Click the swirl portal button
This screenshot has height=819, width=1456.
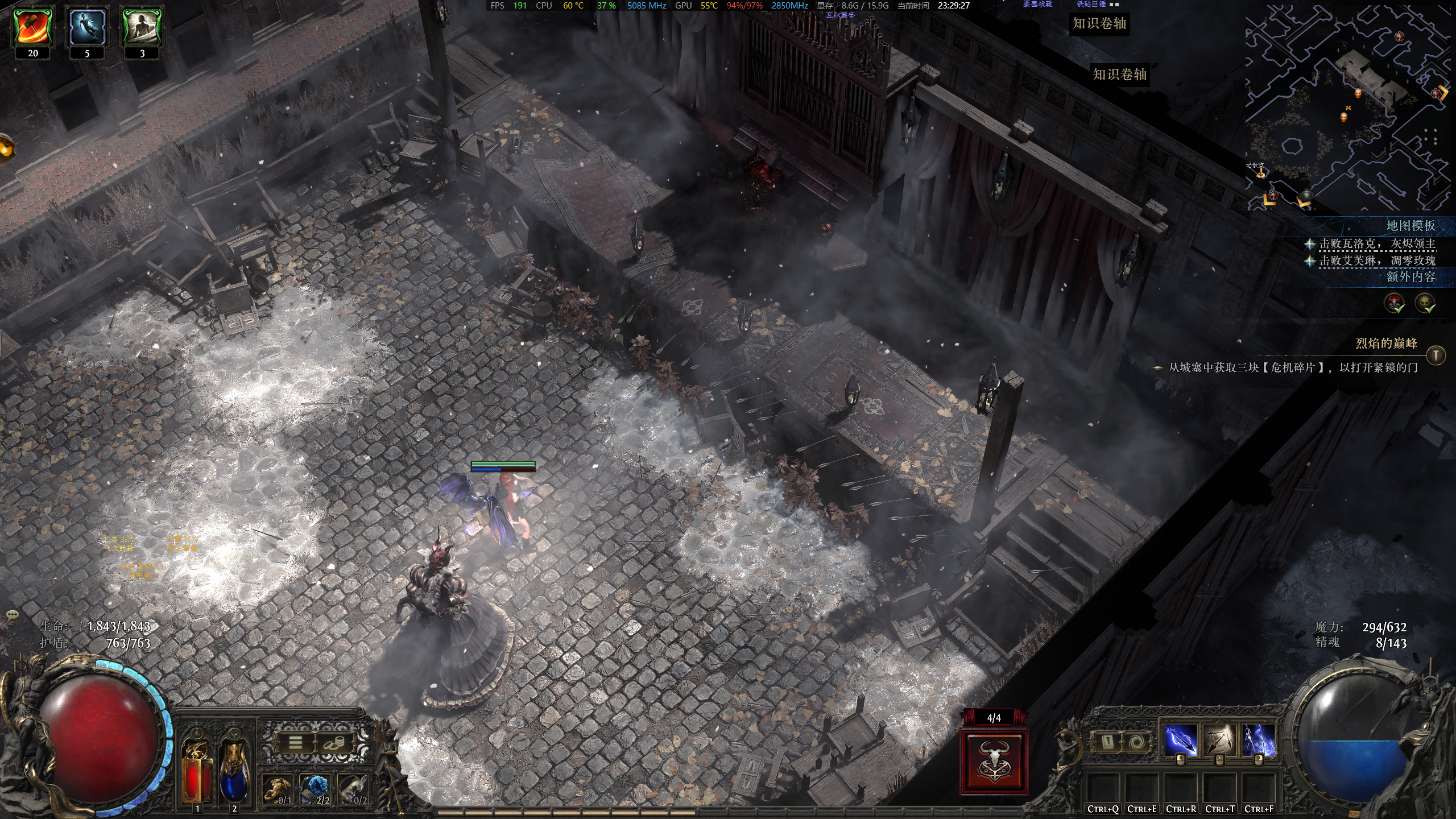coord(1139,742)
